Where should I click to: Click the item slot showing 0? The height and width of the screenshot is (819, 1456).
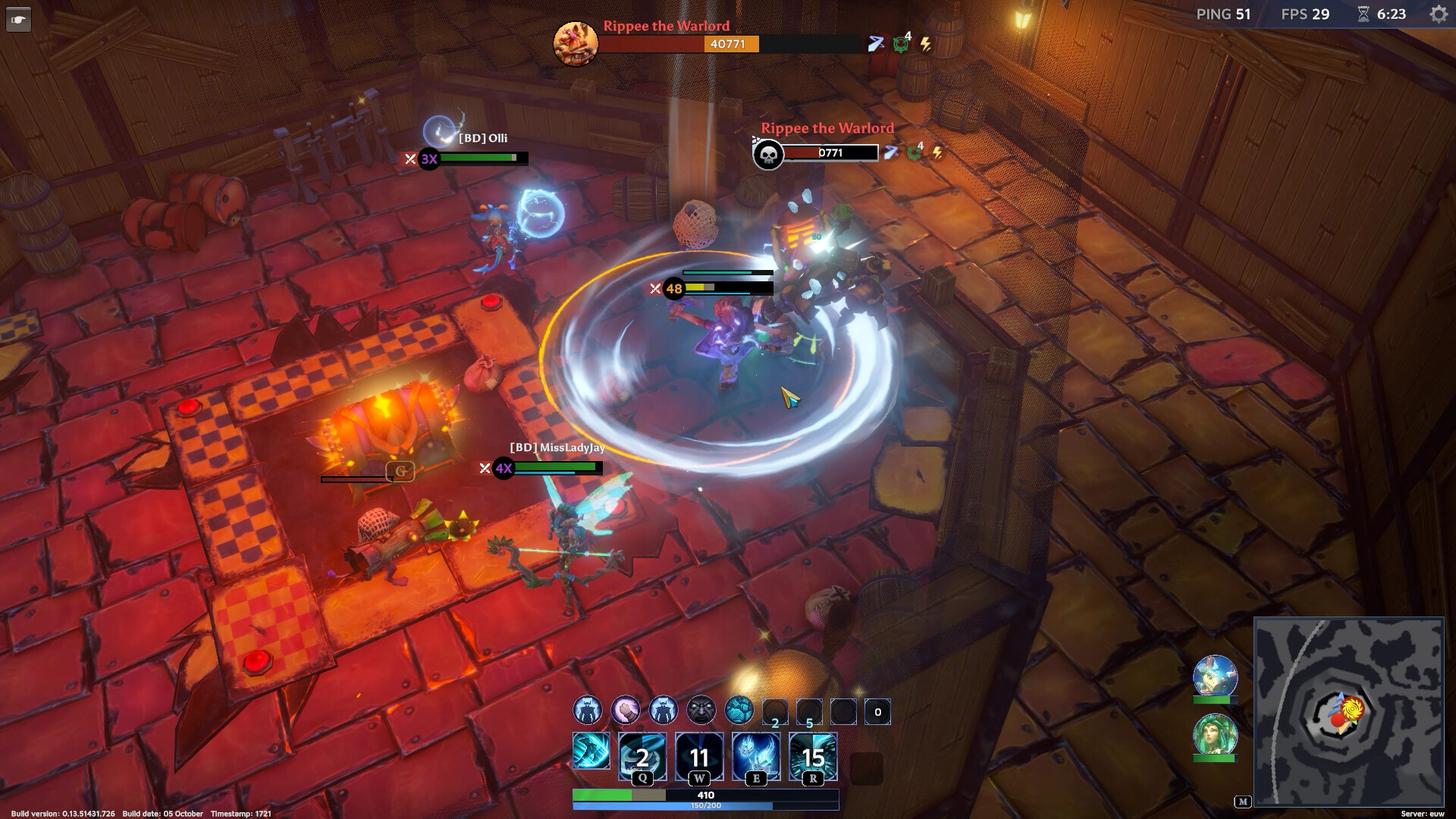point(877,711)
